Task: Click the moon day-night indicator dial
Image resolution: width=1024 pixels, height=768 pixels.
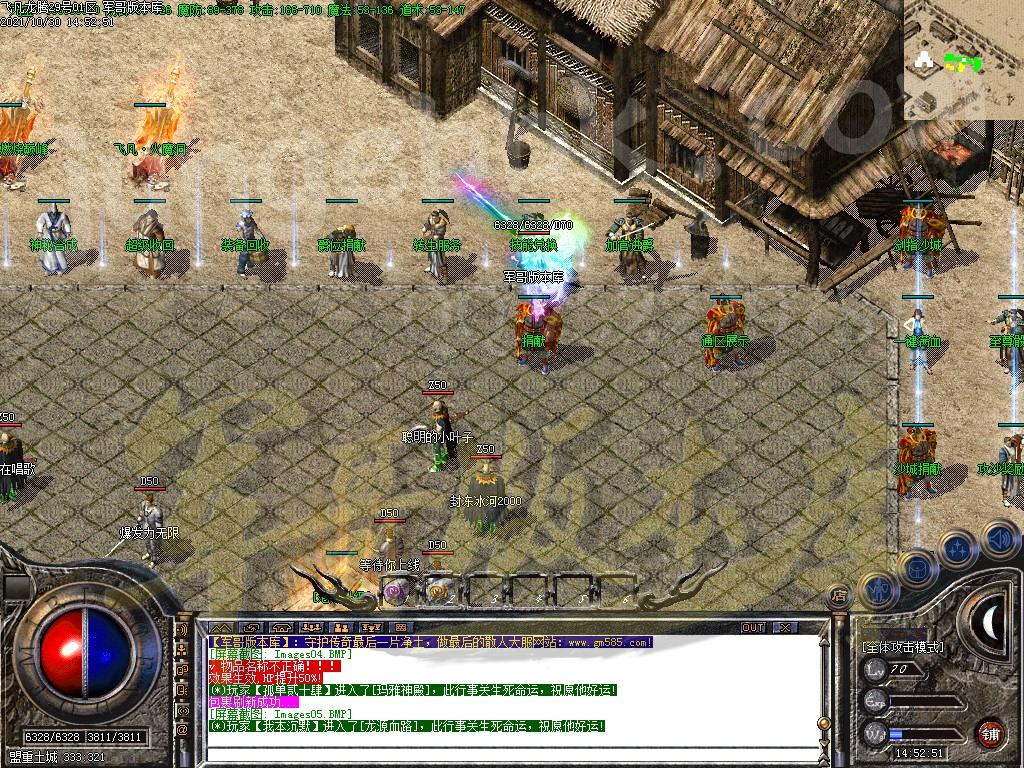Action: [x=991, y=621]
